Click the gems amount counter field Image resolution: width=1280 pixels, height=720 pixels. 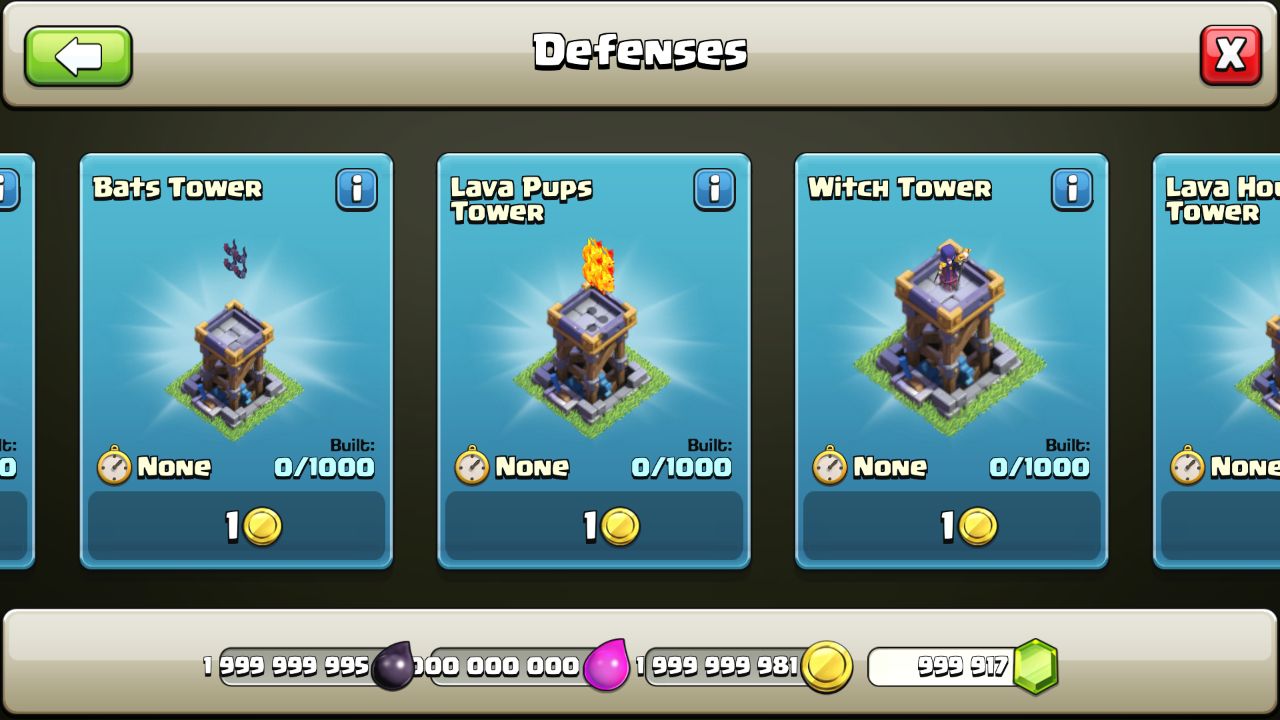940,665
